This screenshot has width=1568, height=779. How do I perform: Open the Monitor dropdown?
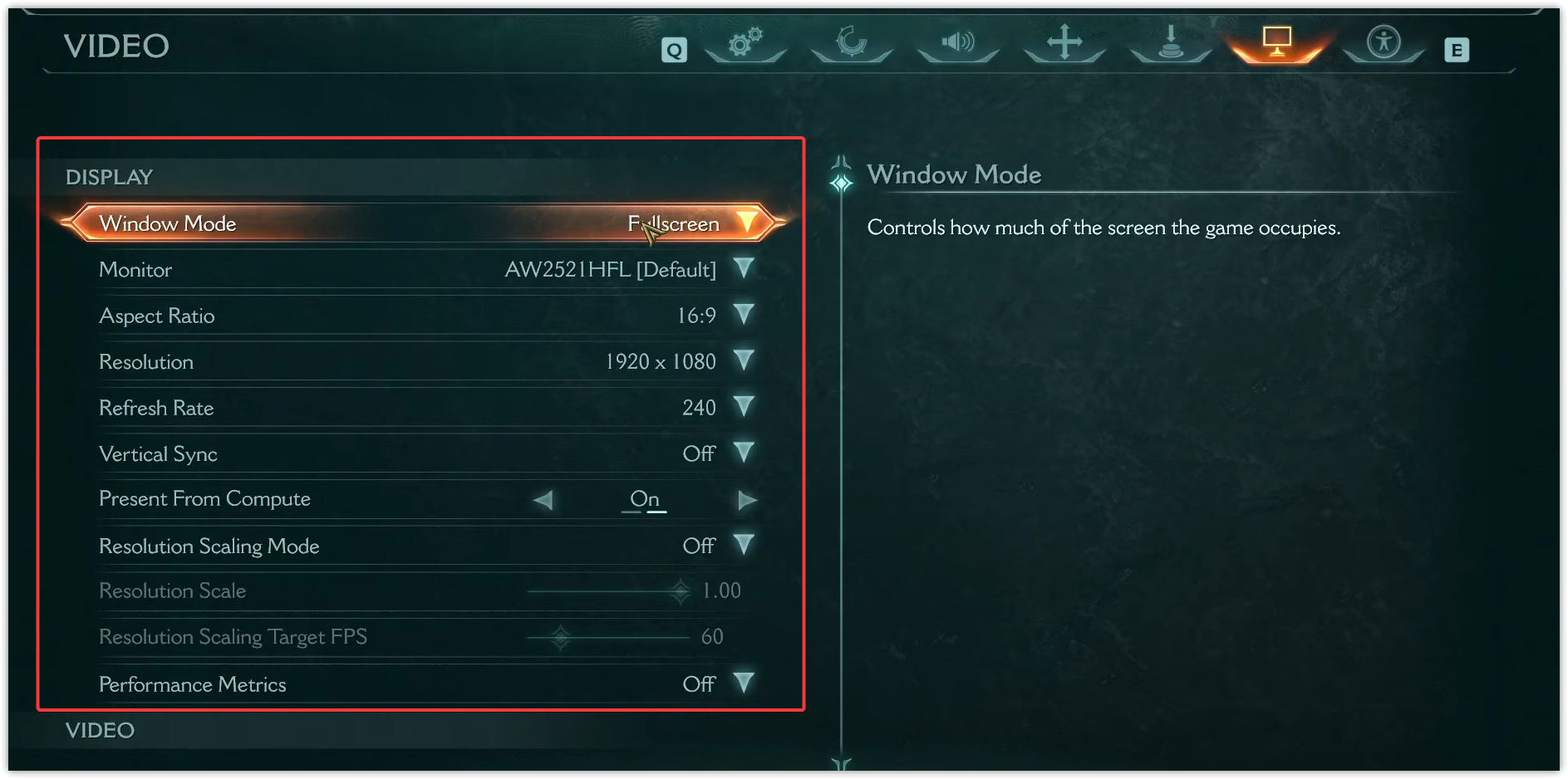click(x=744, y=269)
